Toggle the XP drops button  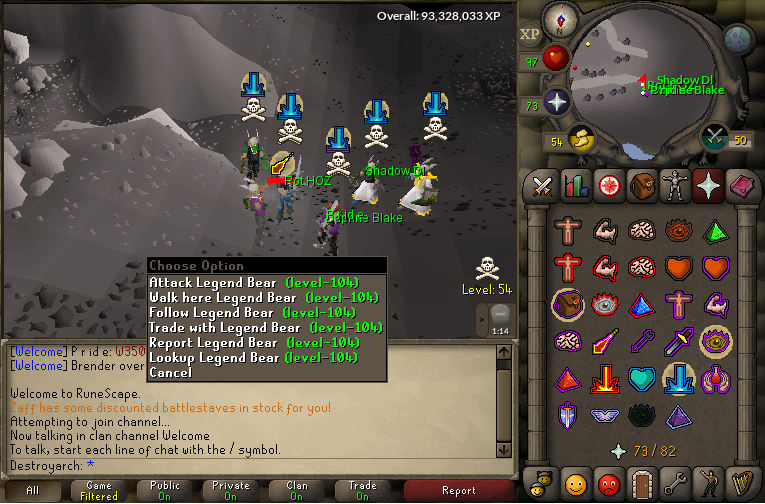[x=529, y=35]
